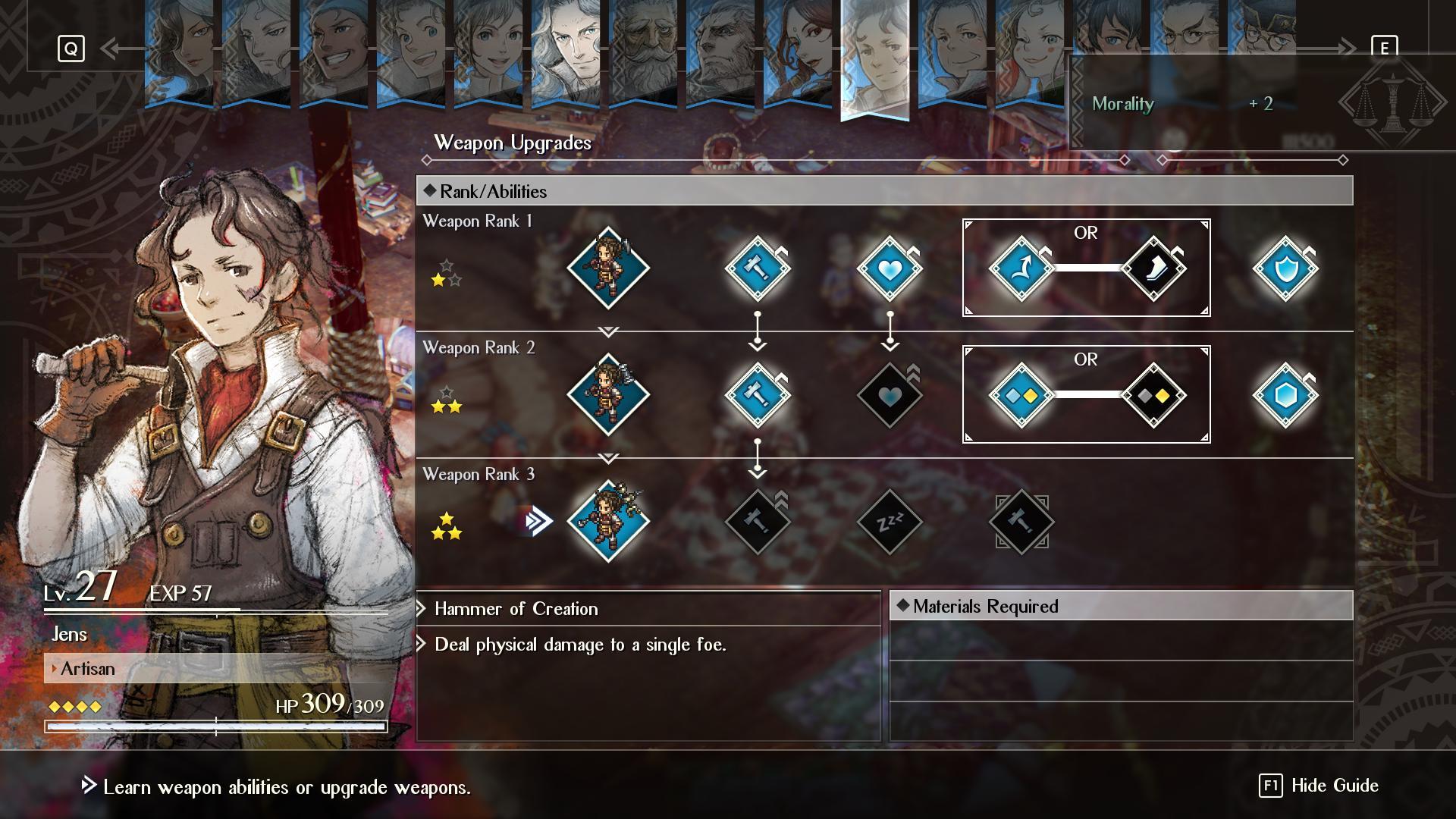The width and height of the screenshot is (1456, 819).
Task: Choose the Rank 1 blue hammer ability node
Action: [757, 268]
